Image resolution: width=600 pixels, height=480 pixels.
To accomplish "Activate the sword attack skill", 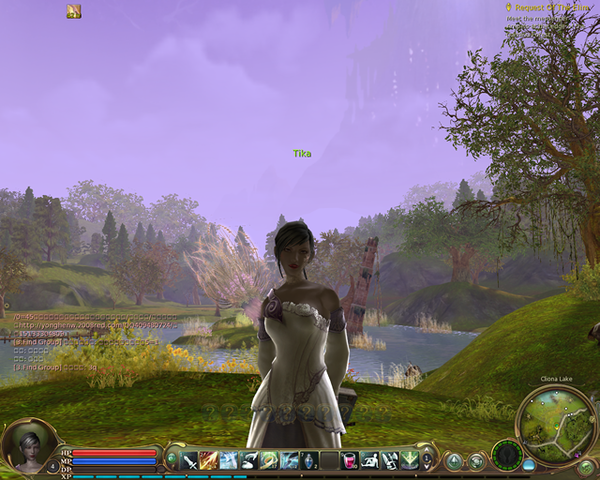I will (189, 461).
